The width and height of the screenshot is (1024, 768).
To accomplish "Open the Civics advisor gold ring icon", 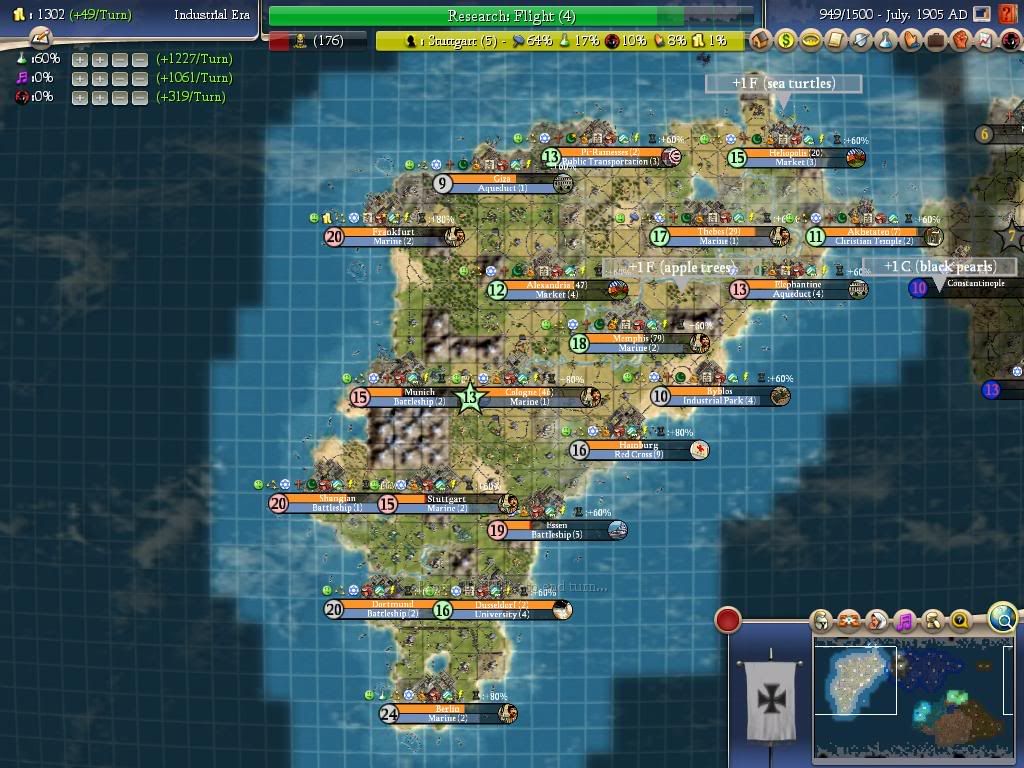I will 811,41.
